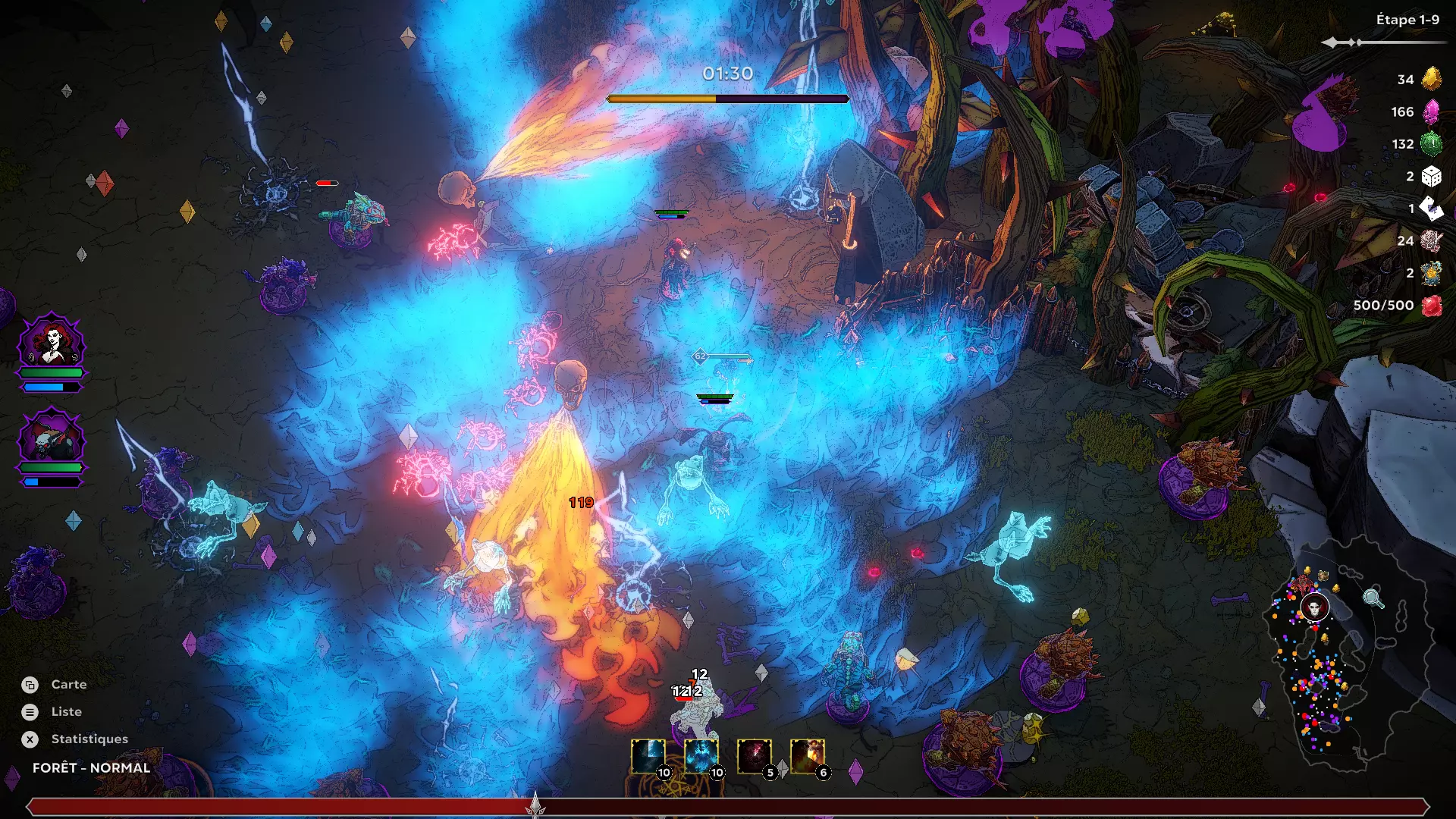
Task: Show the Statistiques panel
Action: click(89, 739)
